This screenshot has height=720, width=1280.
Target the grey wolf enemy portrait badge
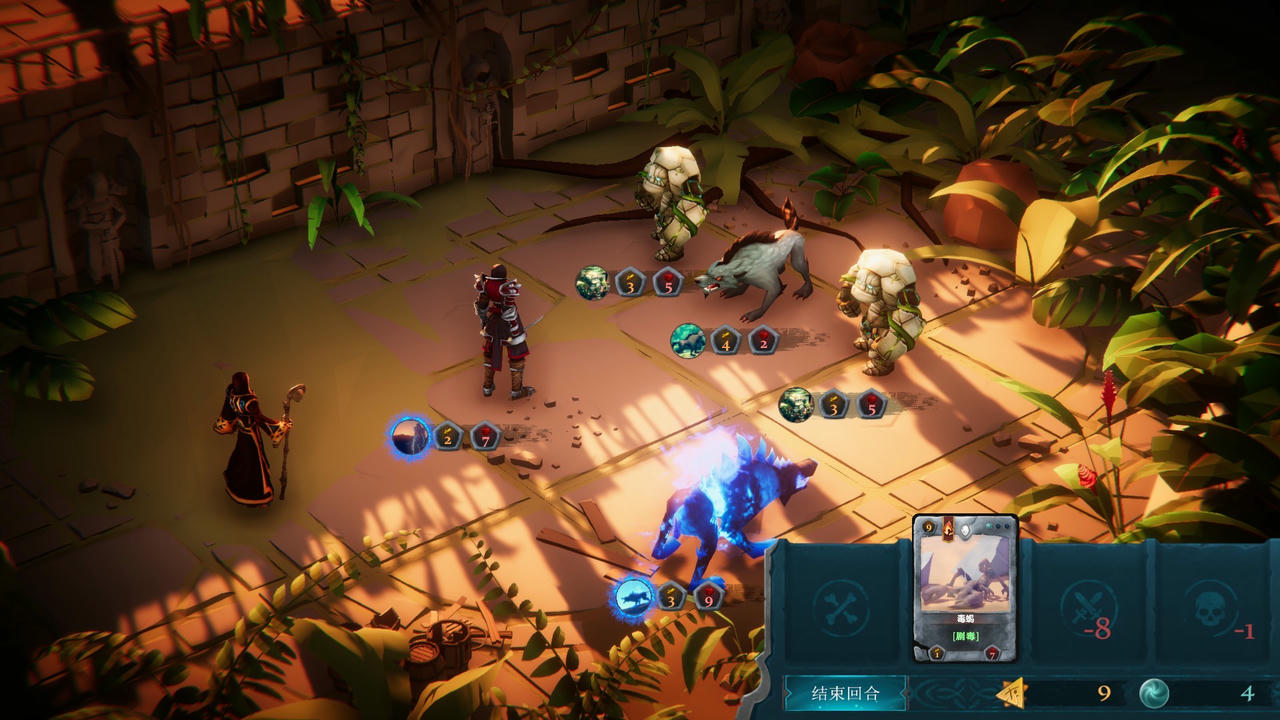(x=688, y=340)
